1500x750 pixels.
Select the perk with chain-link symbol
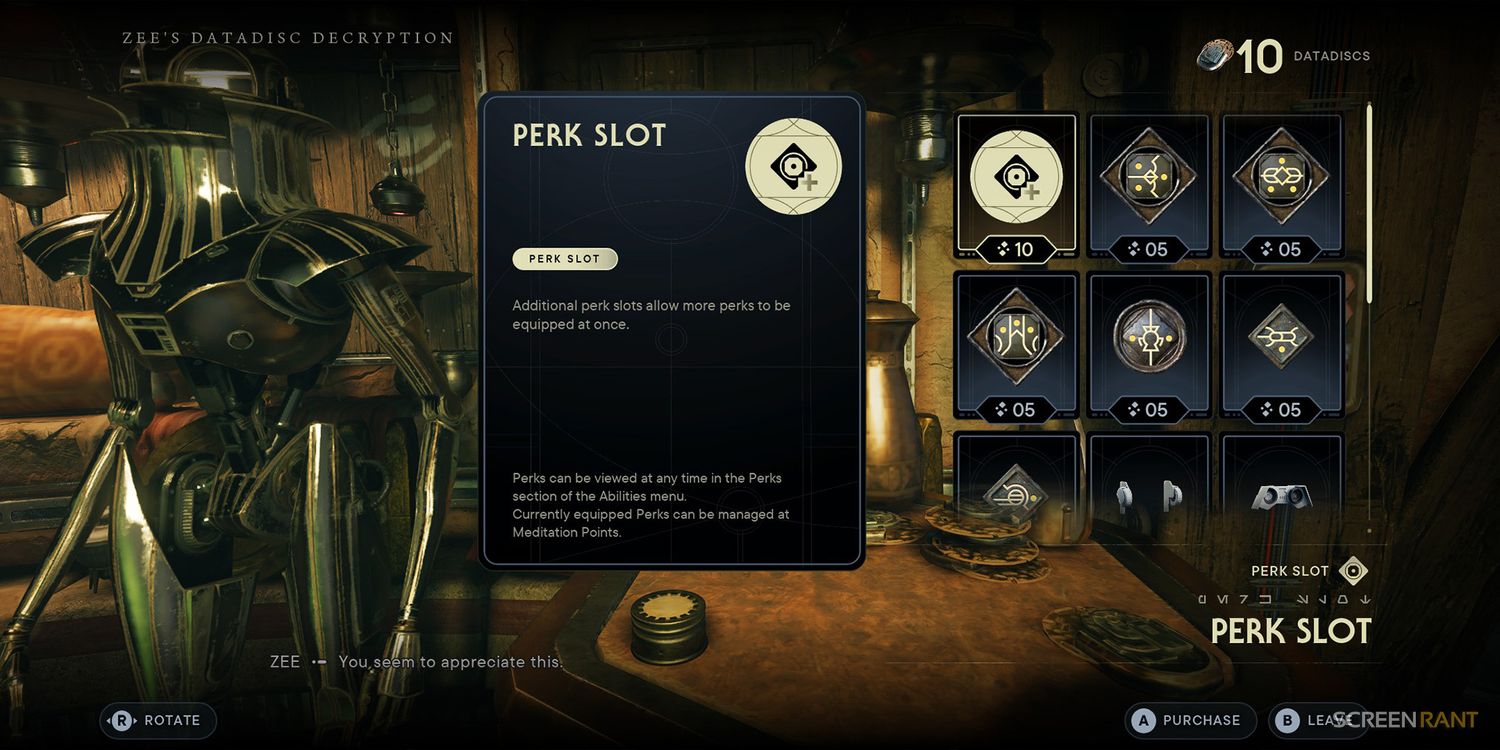click(x=1282, y=187)
